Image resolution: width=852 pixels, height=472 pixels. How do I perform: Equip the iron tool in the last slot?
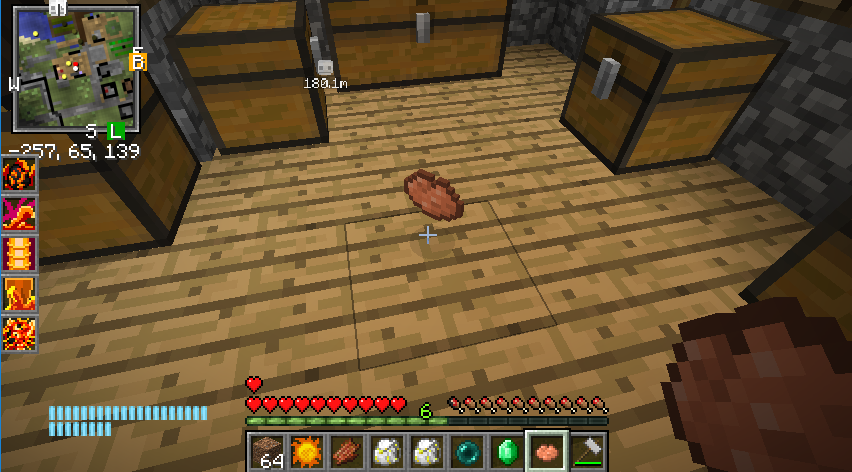(587, 451)
